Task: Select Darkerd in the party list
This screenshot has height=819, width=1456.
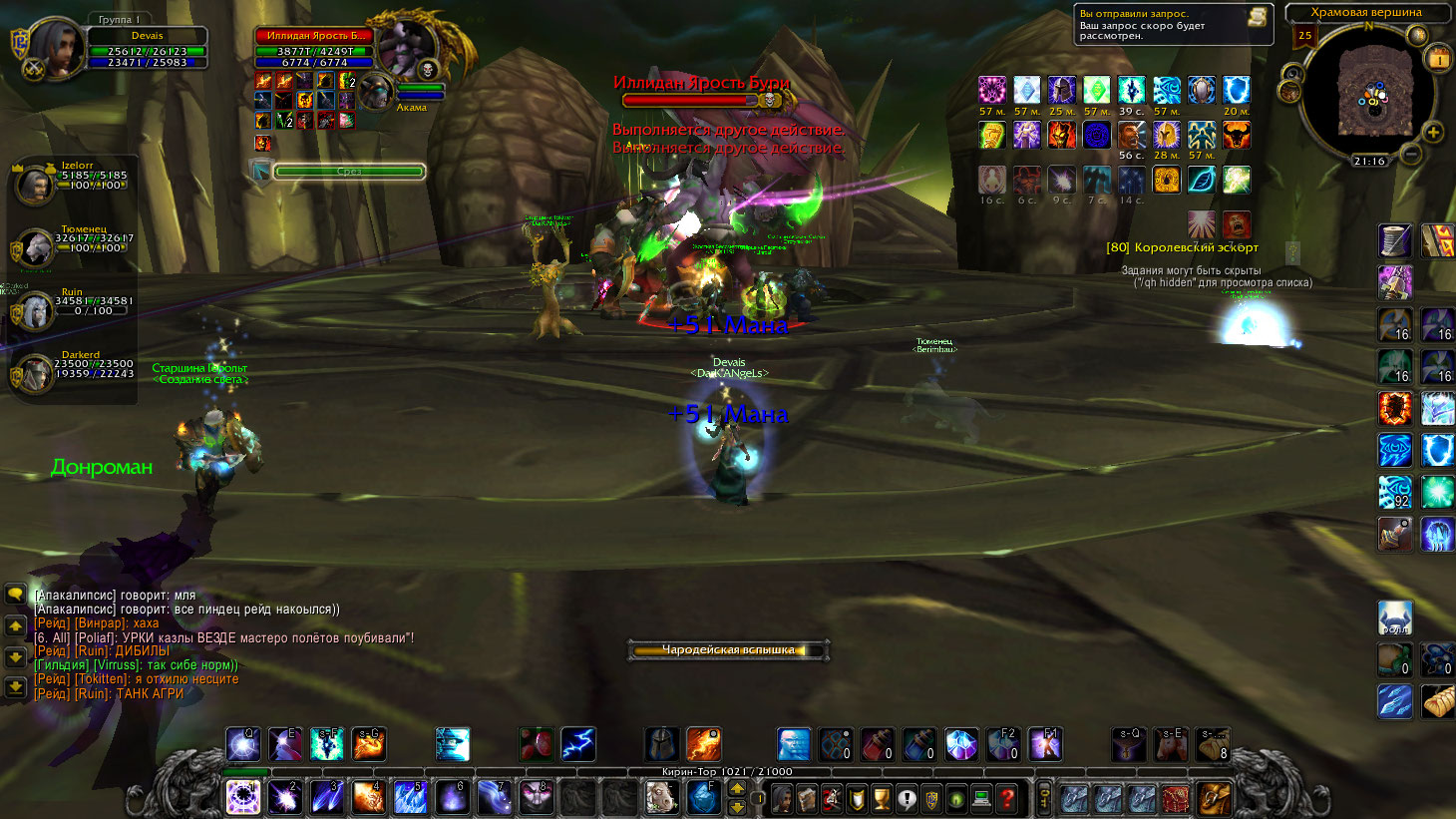Action: pyautogui.click(x=33, y=372)
